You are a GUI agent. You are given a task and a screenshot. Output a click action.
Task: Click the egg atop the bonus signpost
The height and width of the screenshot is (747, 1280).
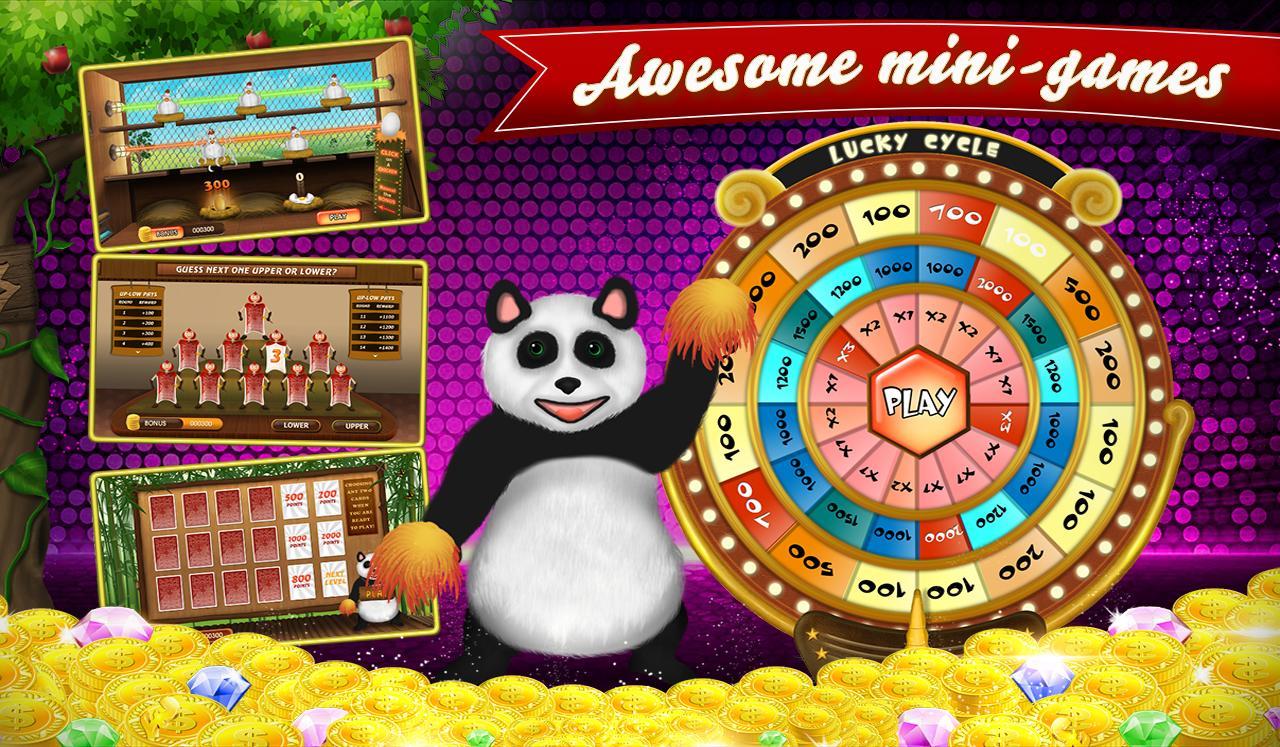pos(392,122)
